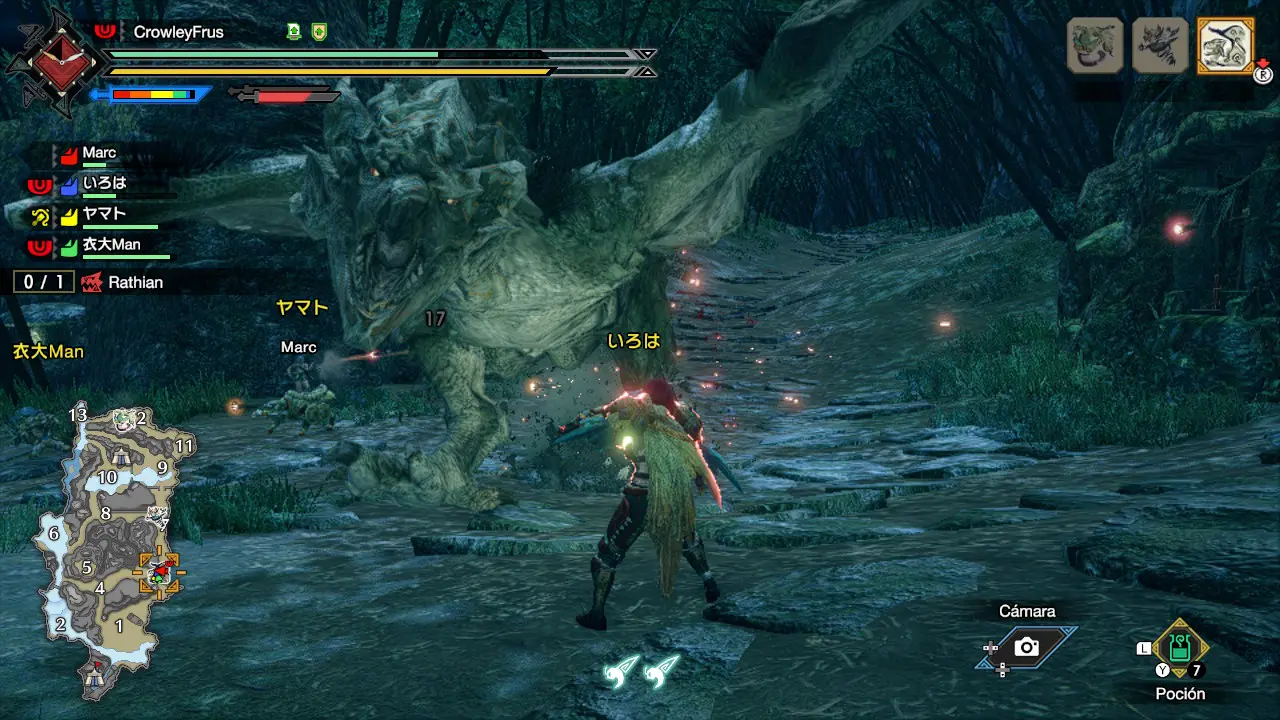The image size is (1280, 720).
Task: Use the Poción item slot
Action: point(1180,649)
